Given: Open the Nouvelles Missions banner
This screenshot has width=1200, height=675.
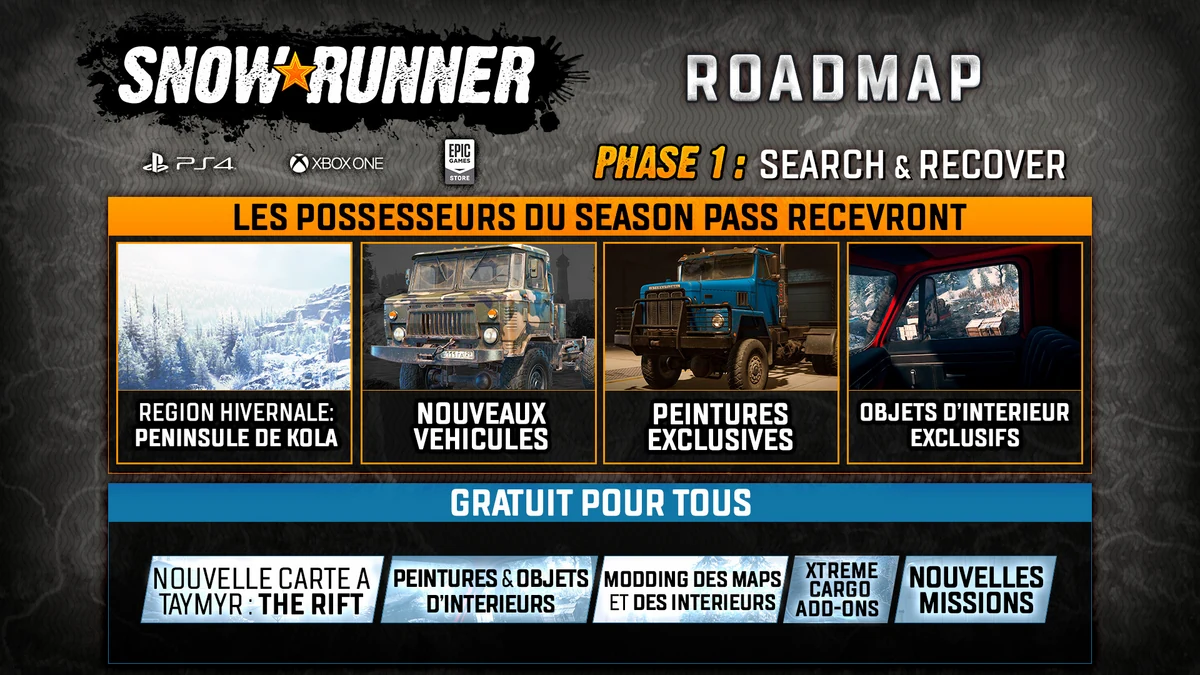Looking at the screenshot, I should (976, 590).
